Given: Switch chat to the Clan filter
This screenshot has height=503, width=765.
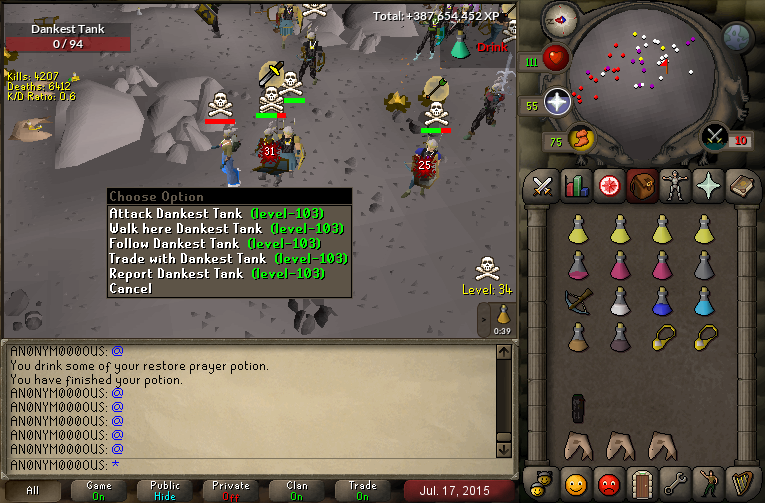Looking at the screenshot, I should point(296,490).
